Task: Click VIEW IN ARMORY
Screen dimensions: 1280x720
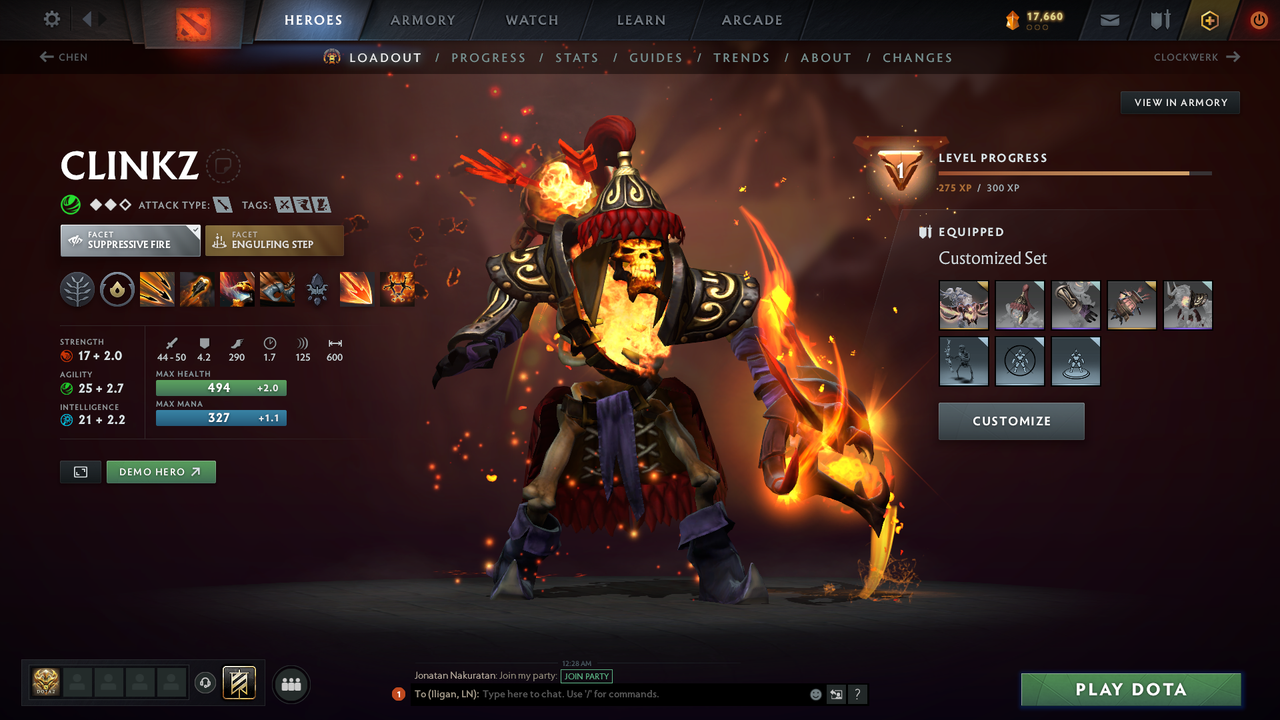Action: [1179, 102]
